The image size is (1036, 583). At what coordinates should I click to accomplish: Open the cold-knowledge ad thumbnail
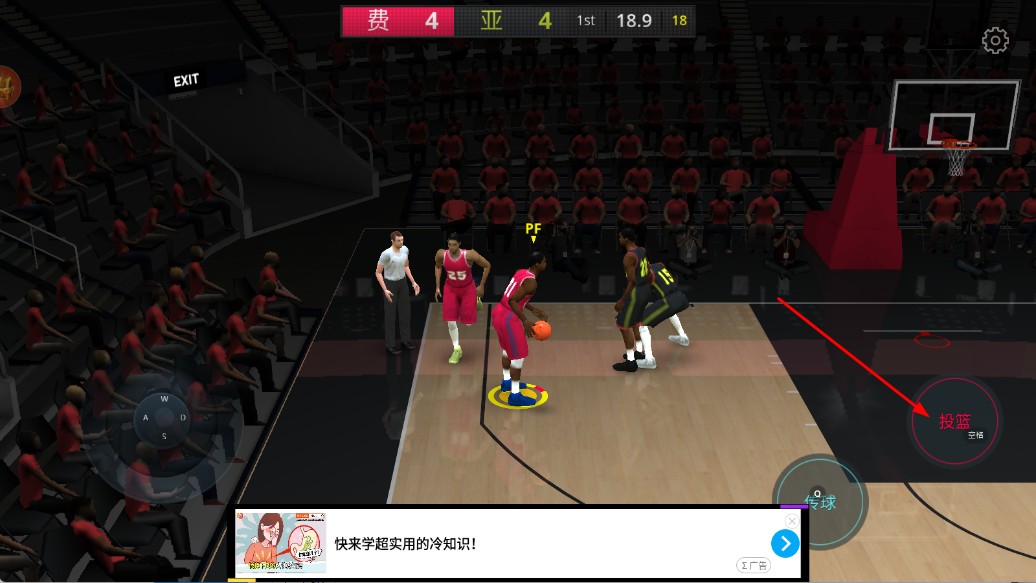click(x=280, y=543)
